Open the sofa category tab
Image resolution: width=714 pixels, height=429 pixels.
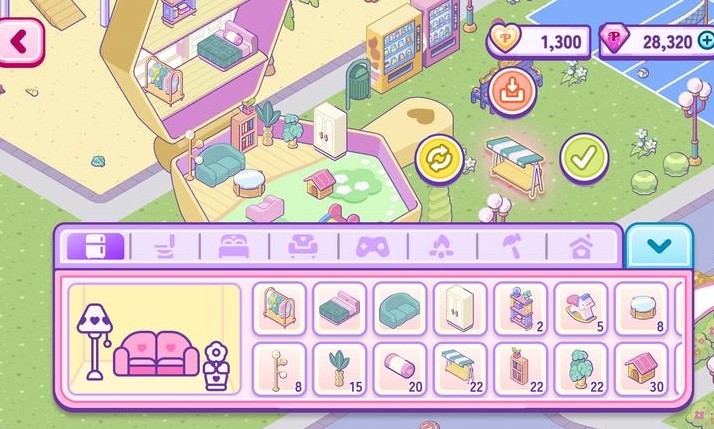pyautogui.click(x=302, y=246)
